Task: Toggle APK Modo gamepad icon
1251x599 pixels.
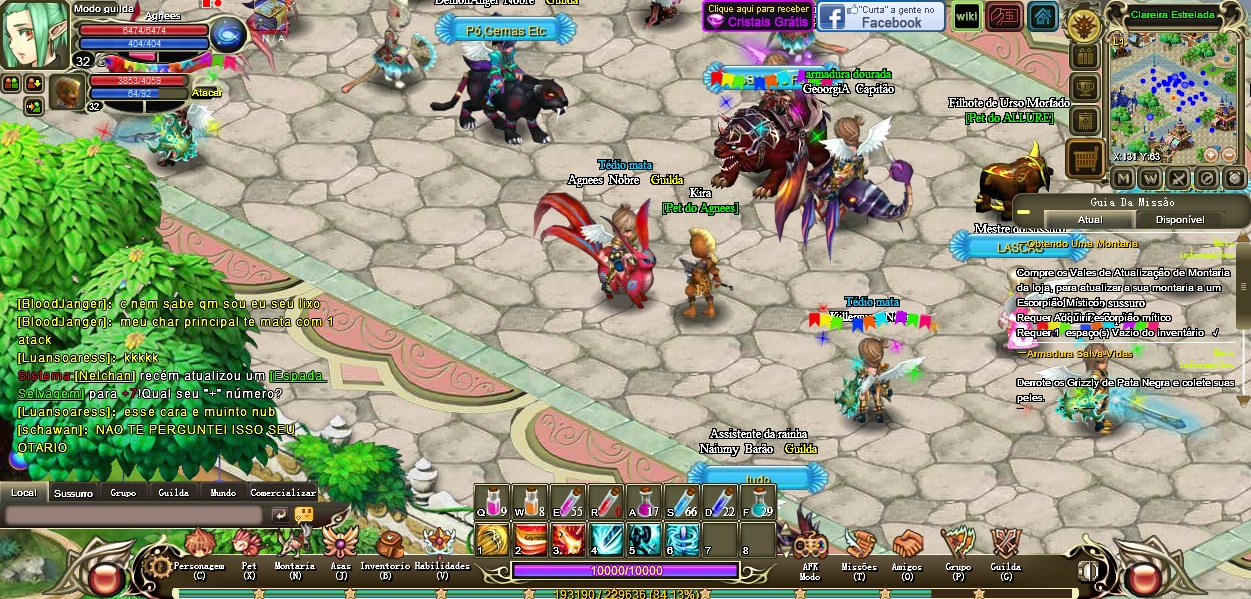Action: click(810, 546)
